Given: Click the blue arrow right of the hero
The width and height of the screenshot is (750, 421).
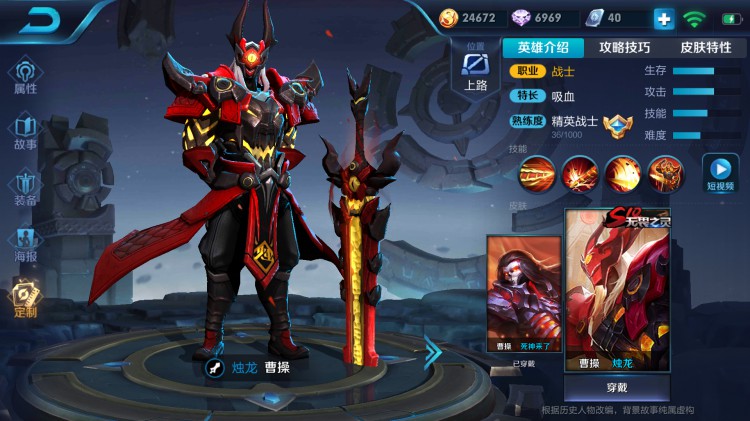Looking at the screenshot, I should click(432, 351).
